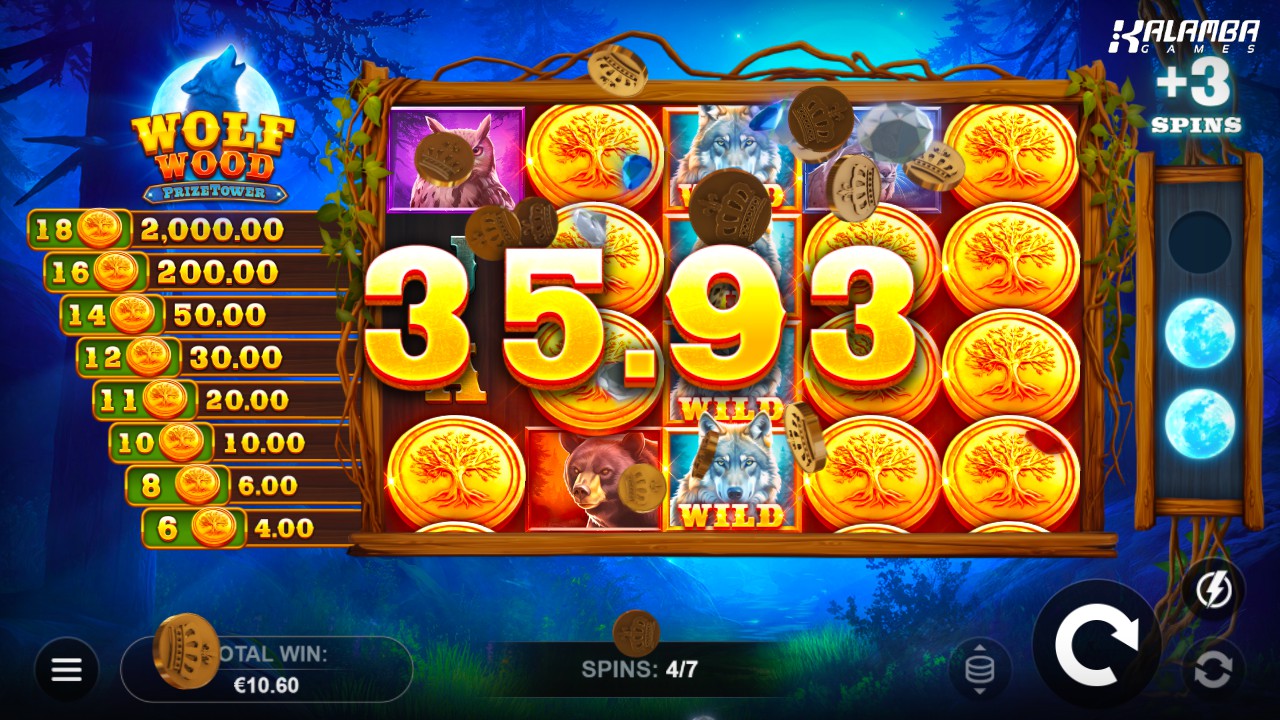
Task: Open the hamburger menu
Action: point(67,669)
